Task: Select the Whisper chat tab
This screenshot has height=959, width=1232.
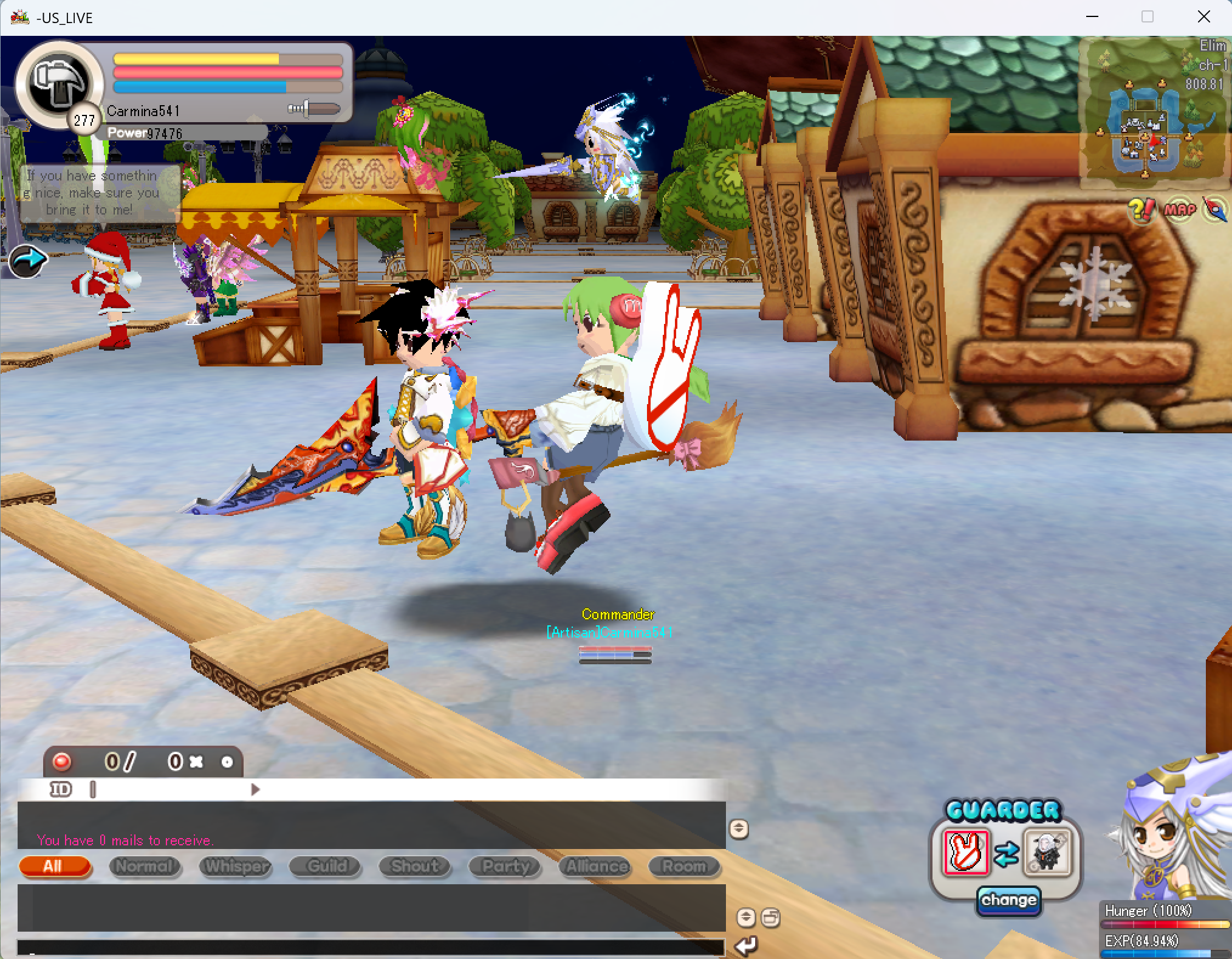Action: [x=235, y=866]
